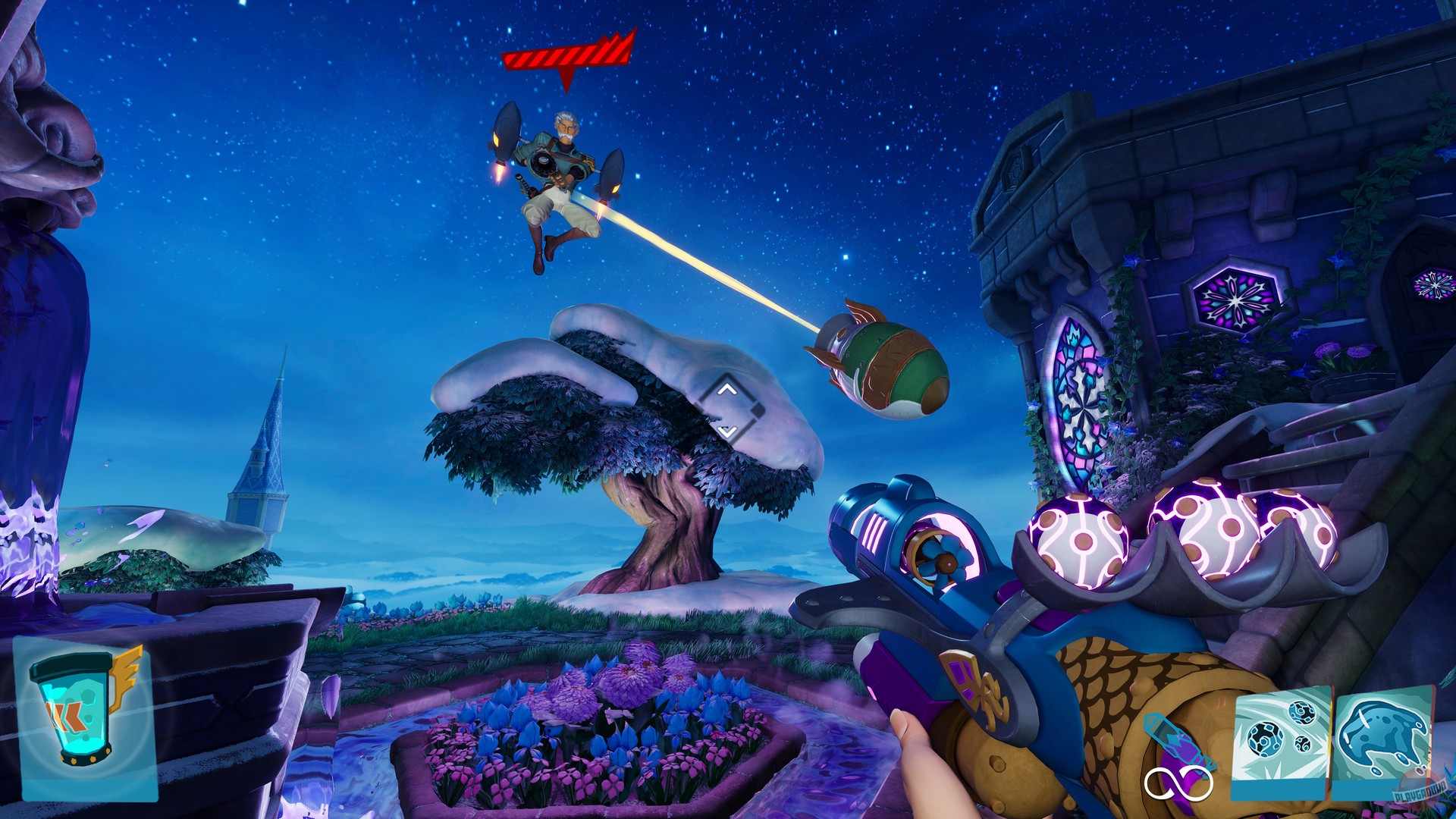This screenshot has width=1456, height=819.
Task: Click the PLAYGROUND watermark badge
Action: (1421, 791)
